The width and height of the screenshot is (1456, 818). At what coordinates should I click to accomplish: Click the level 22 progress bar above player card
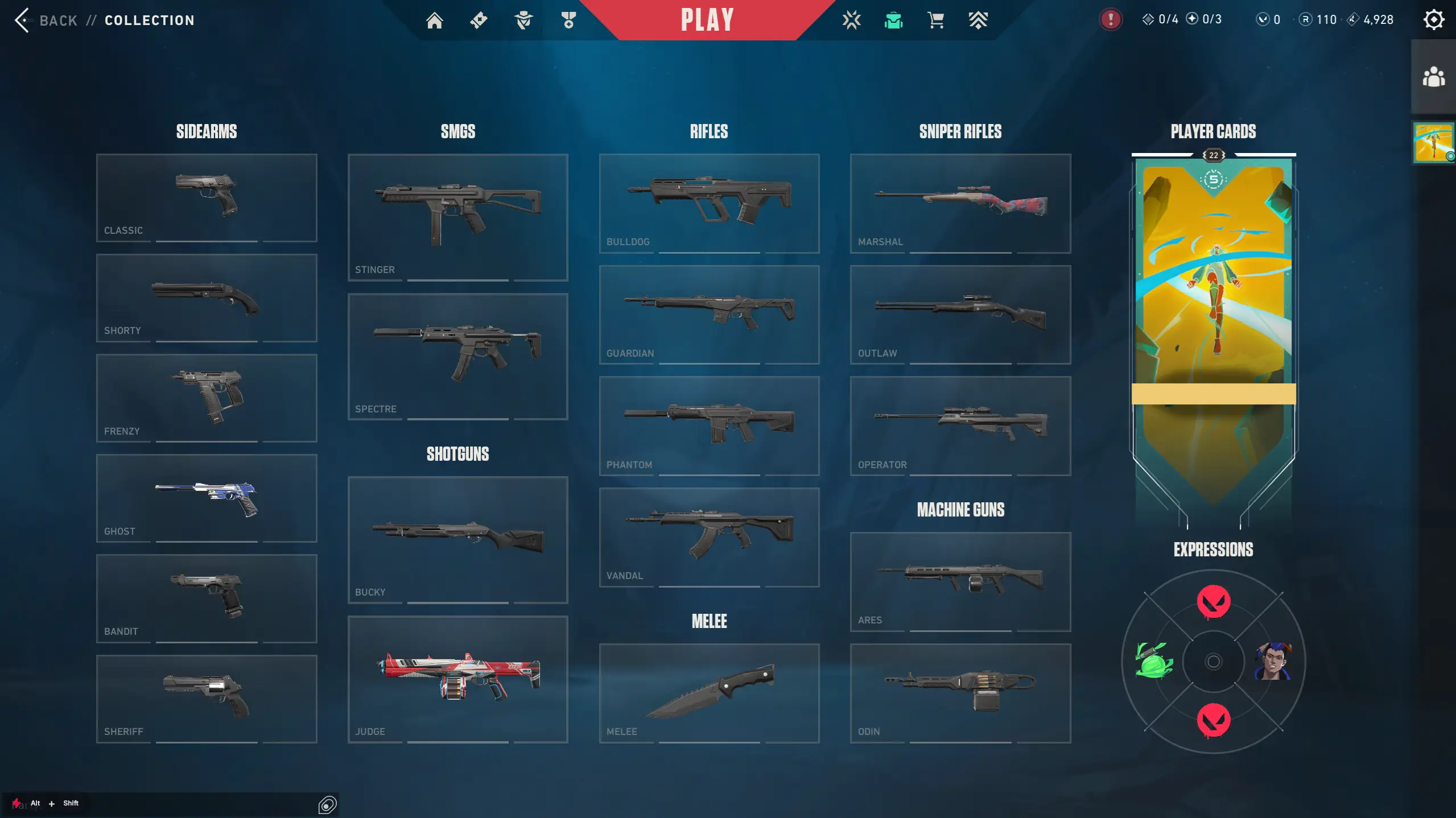pyautogui.click(x=1212, y=155)
